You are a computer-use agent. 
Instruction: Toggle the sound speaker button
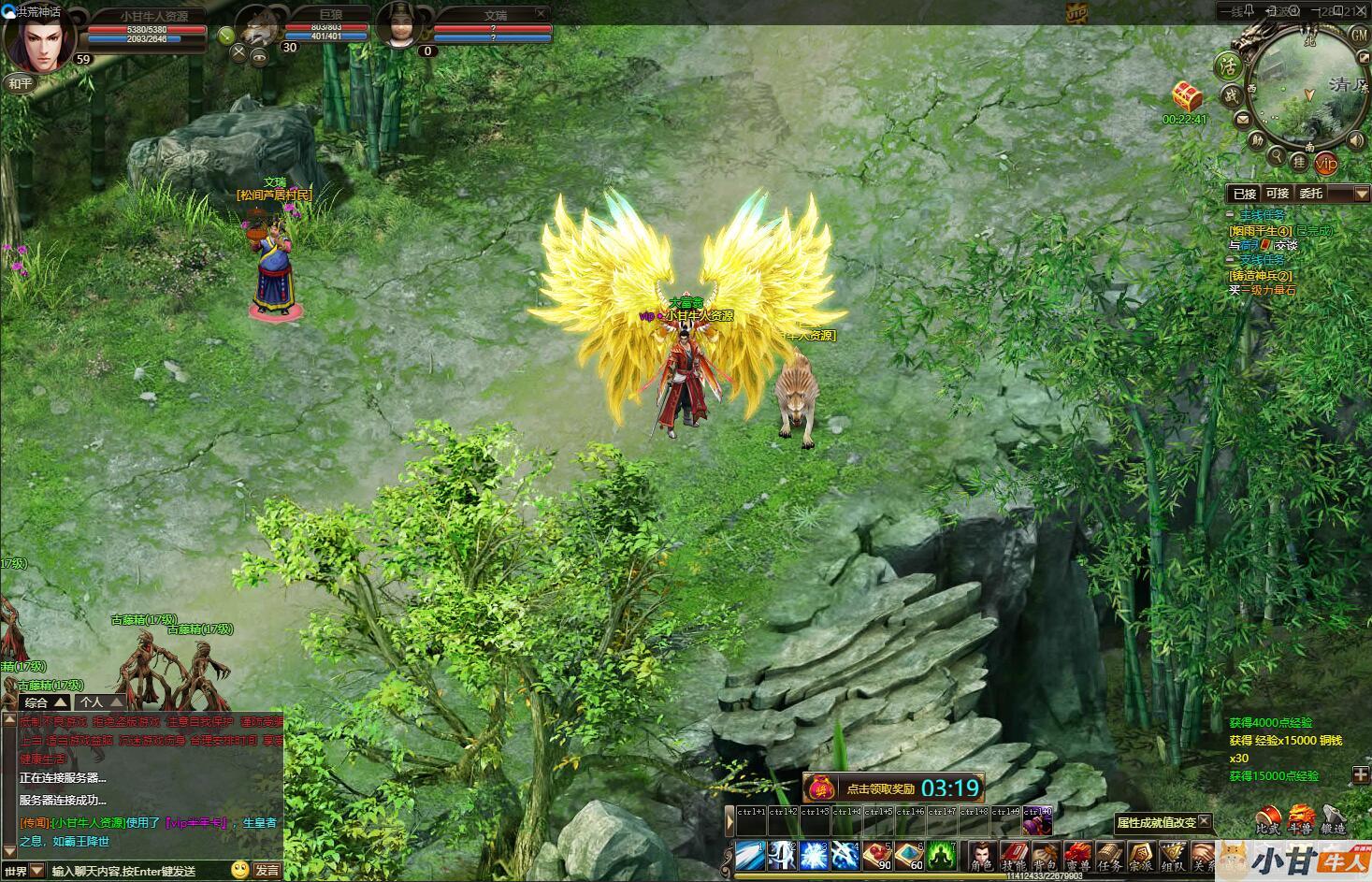click(x=1355, y=140)
